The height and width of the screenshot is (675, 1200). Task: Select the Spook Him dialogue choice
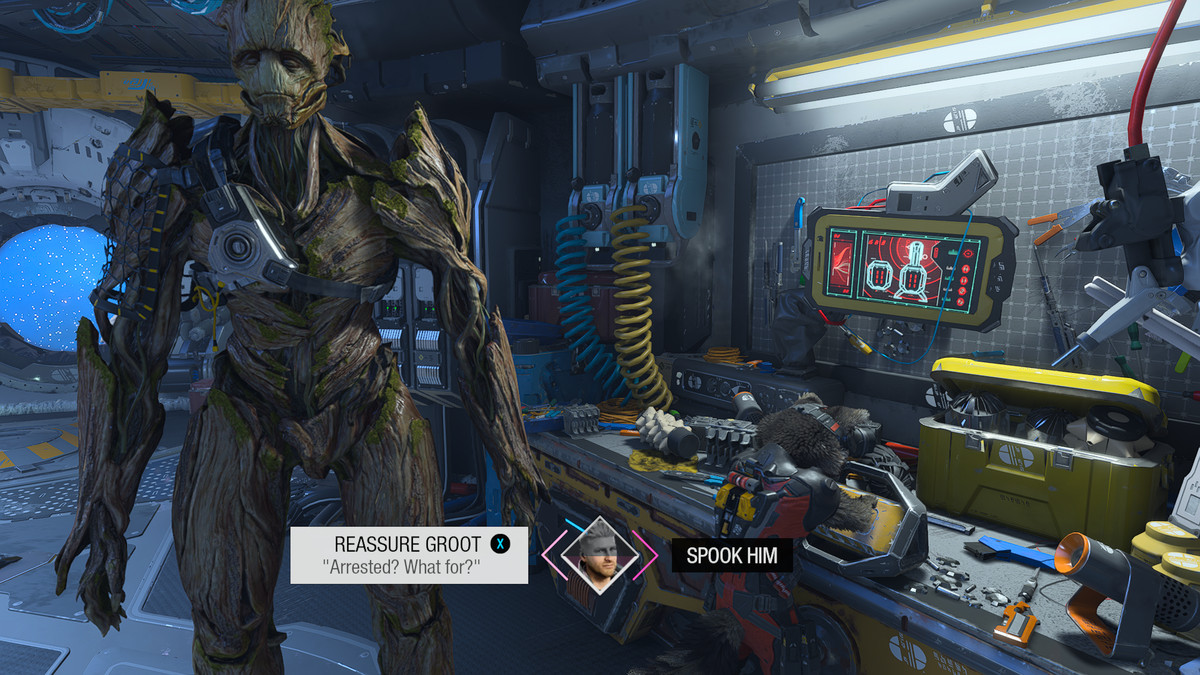[x=732, y=556]
